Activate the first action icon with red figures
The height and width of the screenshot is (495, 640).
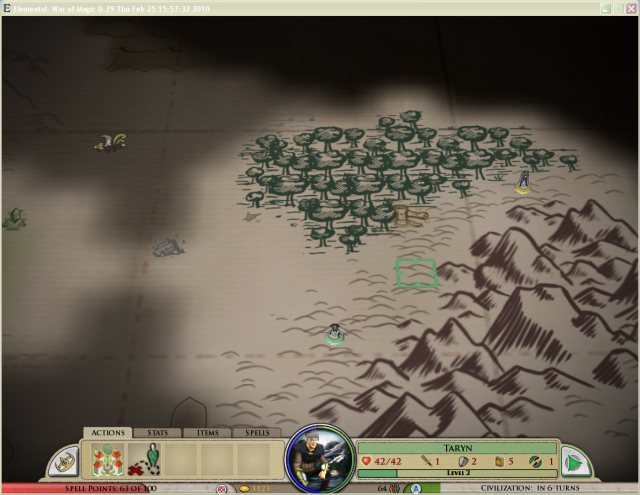[107, 460]
